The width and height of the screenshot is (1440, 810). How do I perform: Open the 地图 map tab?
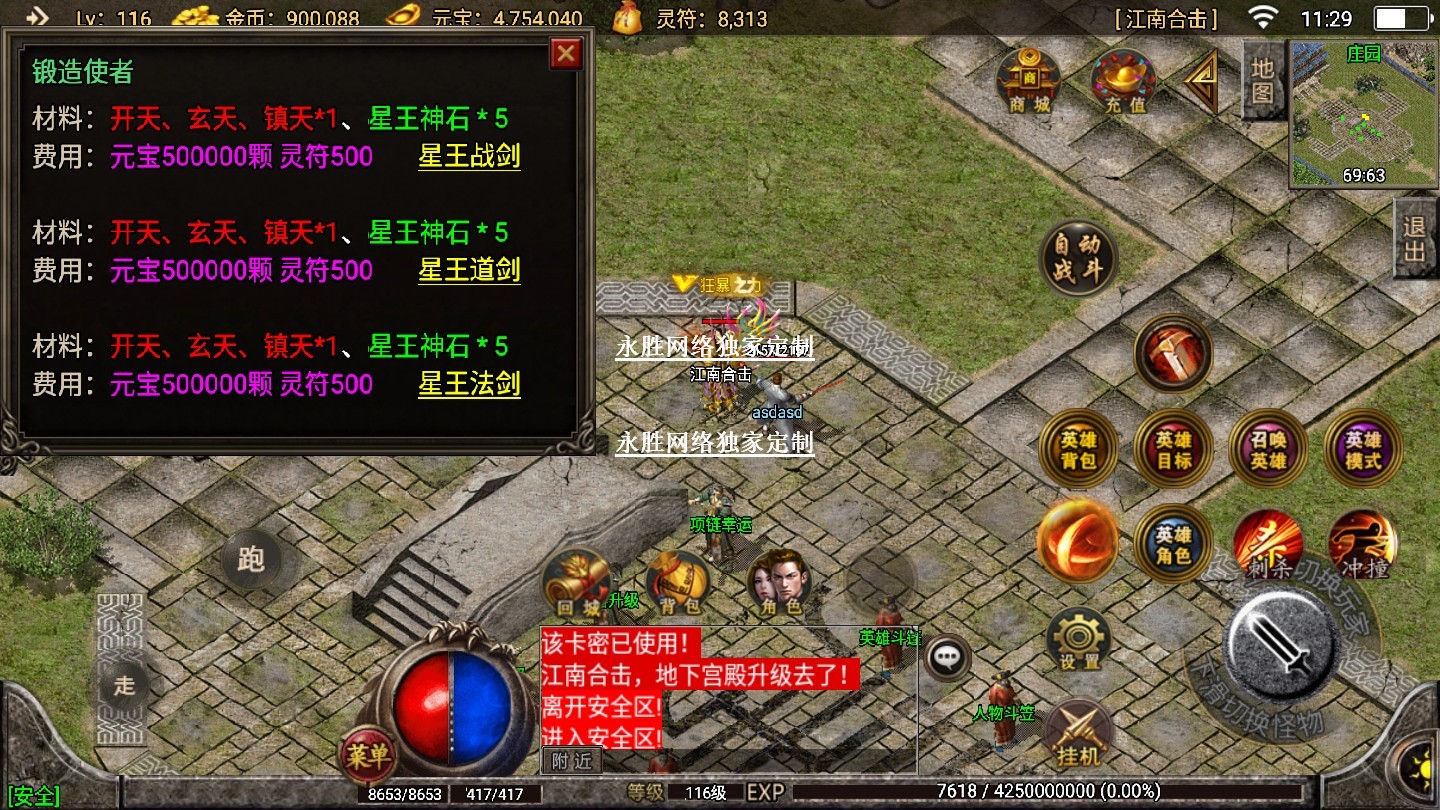coord(1263,80)
